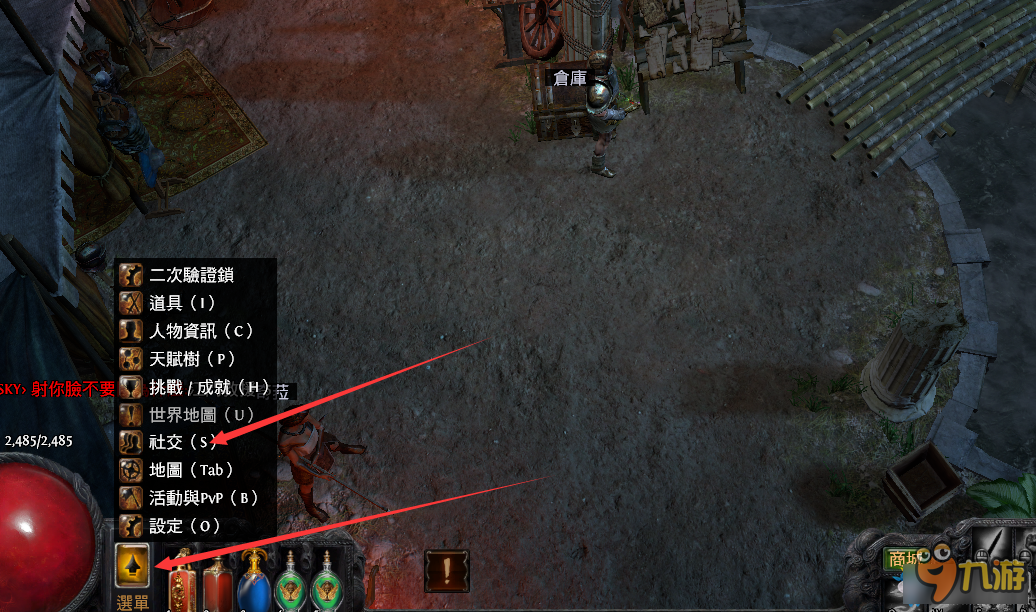The width and height of the screenshot is (1036, 612).
Task: Open 活動與PvP (B) from the menu
Action: (203, 497)
